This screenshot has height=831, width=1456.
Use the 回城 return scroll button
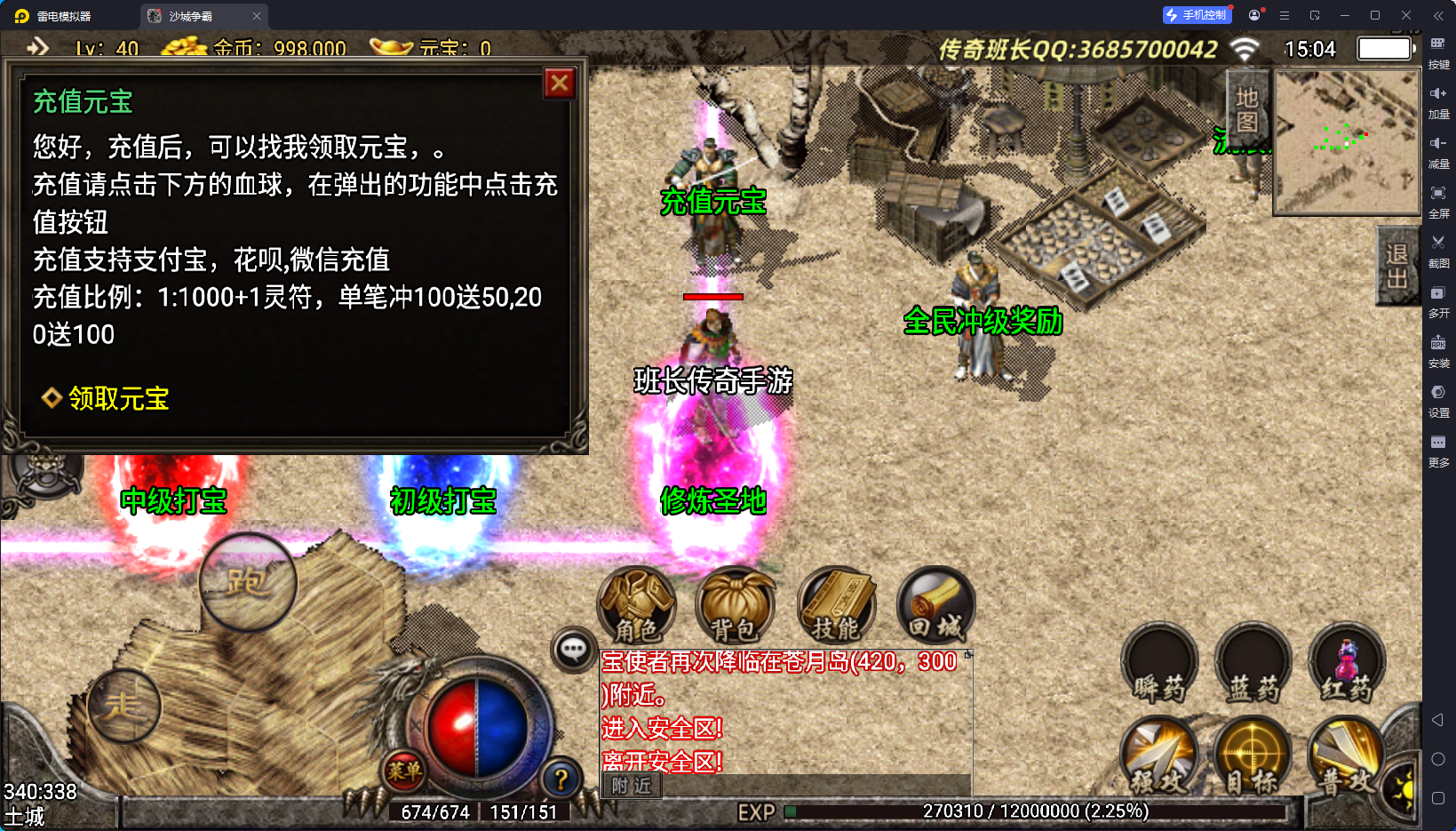click(x=935, y=606)
